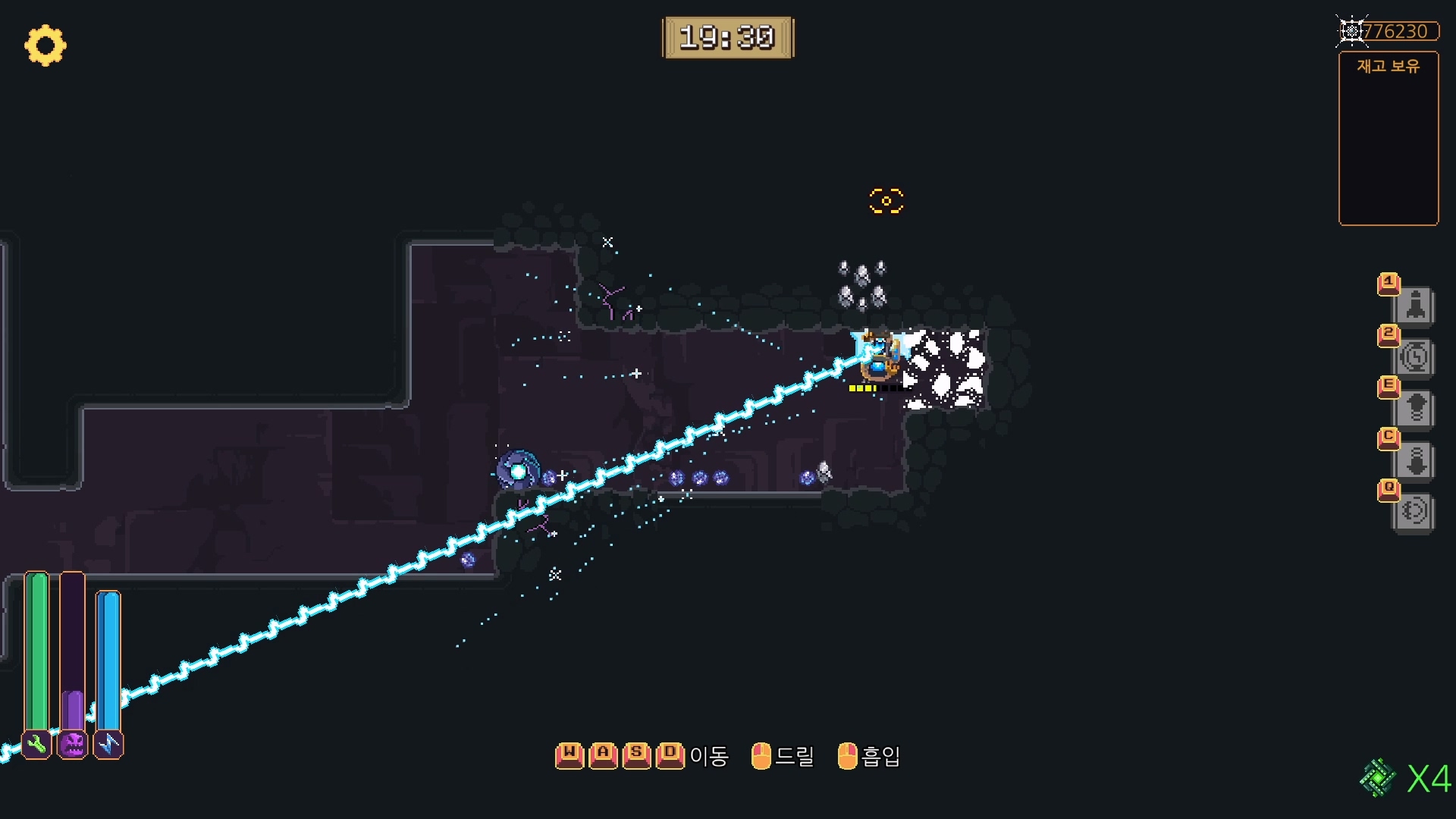Trigger the upward arrow spring ability
Viewport: 1456px width, 819px height.
(1415, 409)
